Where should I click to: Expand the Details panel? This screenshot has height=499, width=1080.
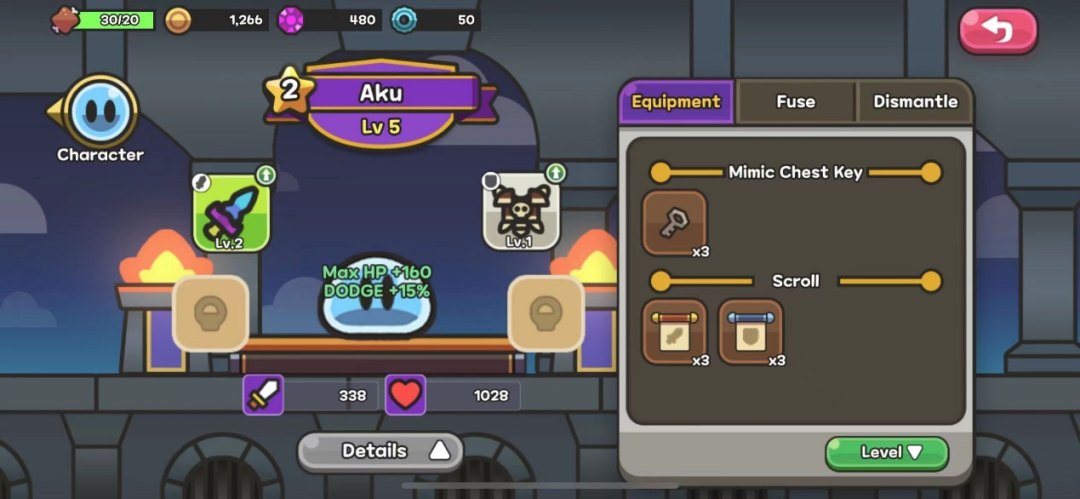pos(380,451)
